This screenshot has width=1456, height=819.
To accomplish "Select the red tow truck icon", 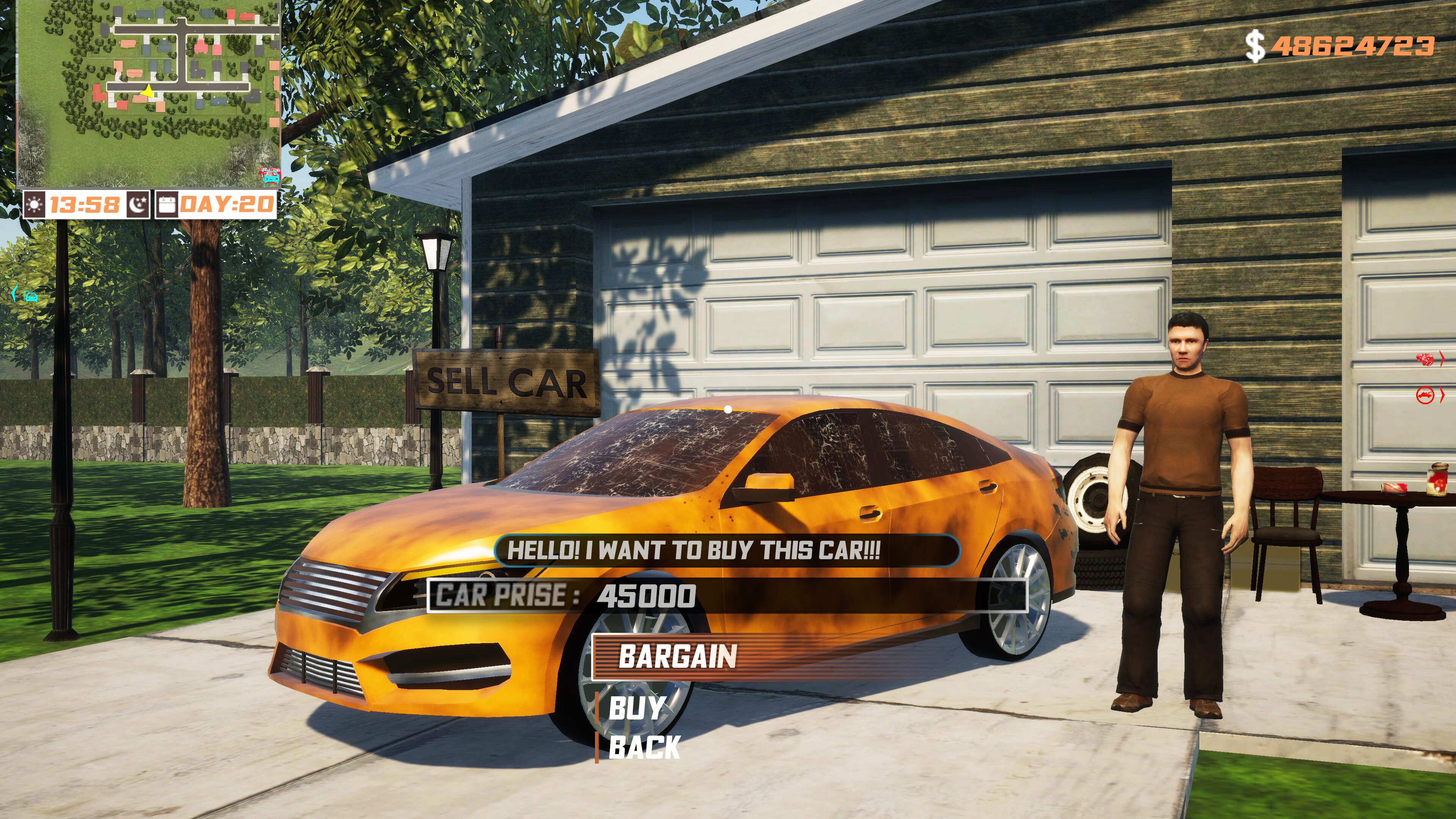I will [x=1425, y=395].
